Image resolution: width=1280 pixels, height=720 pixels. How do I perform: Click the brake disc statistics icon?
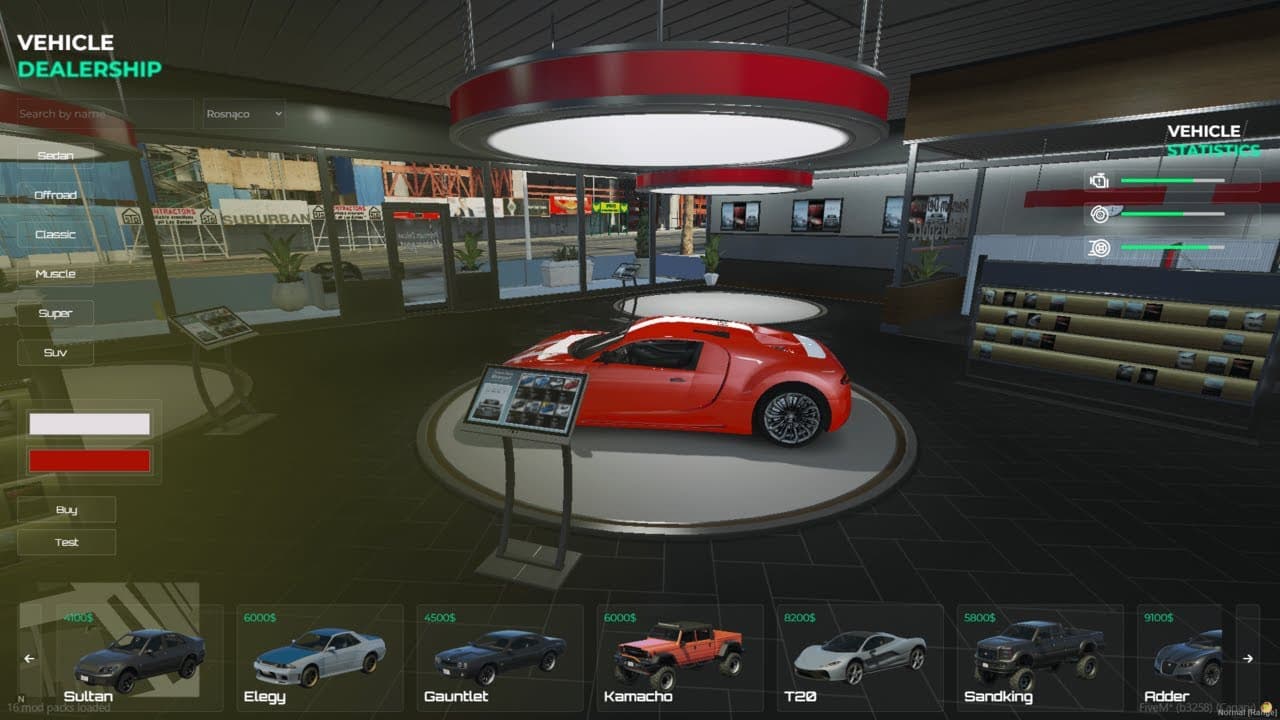(1101, 212)
